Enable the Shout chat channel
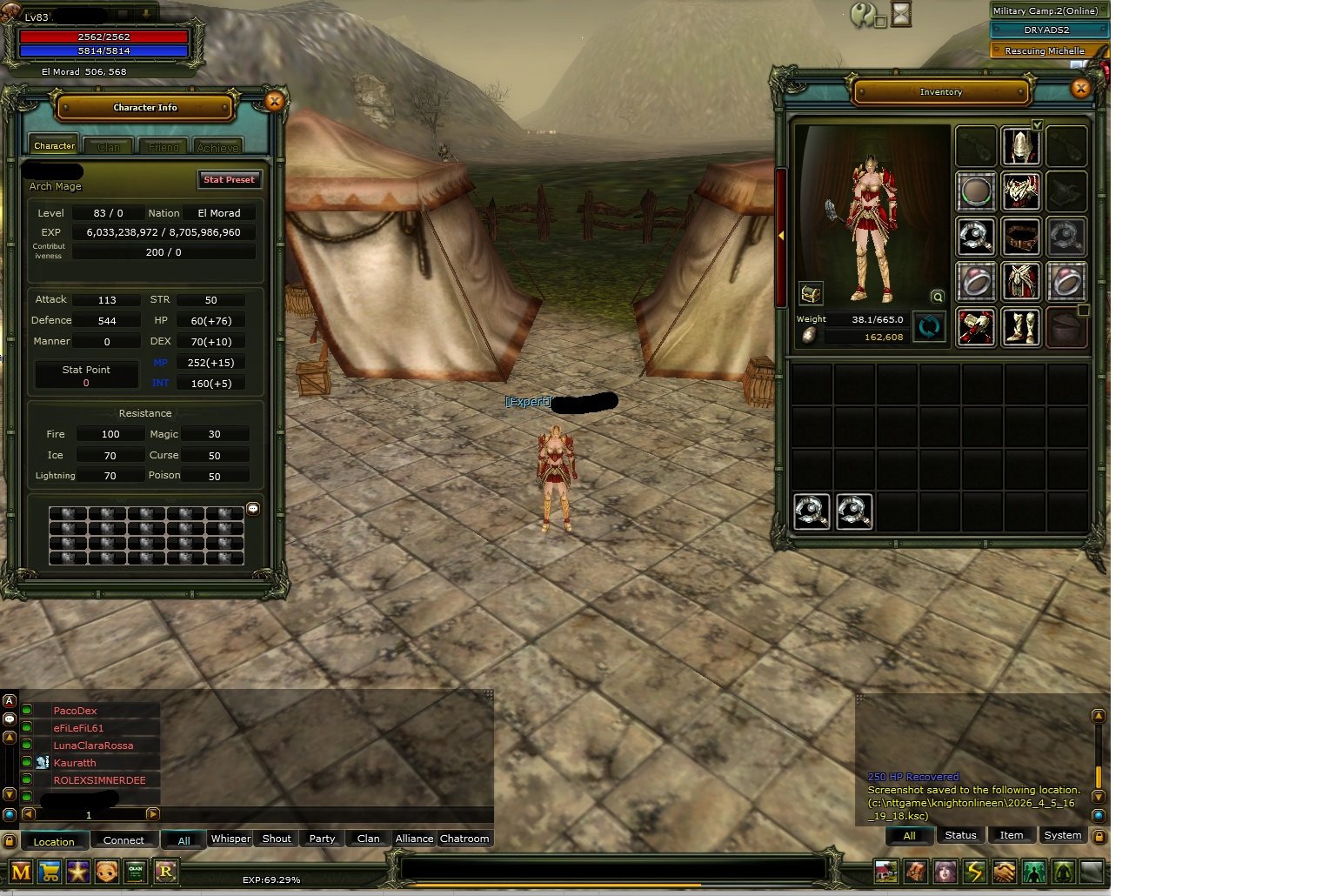Image resolution: width=1336 pixels, height=896 pixels. pos(276,839)
